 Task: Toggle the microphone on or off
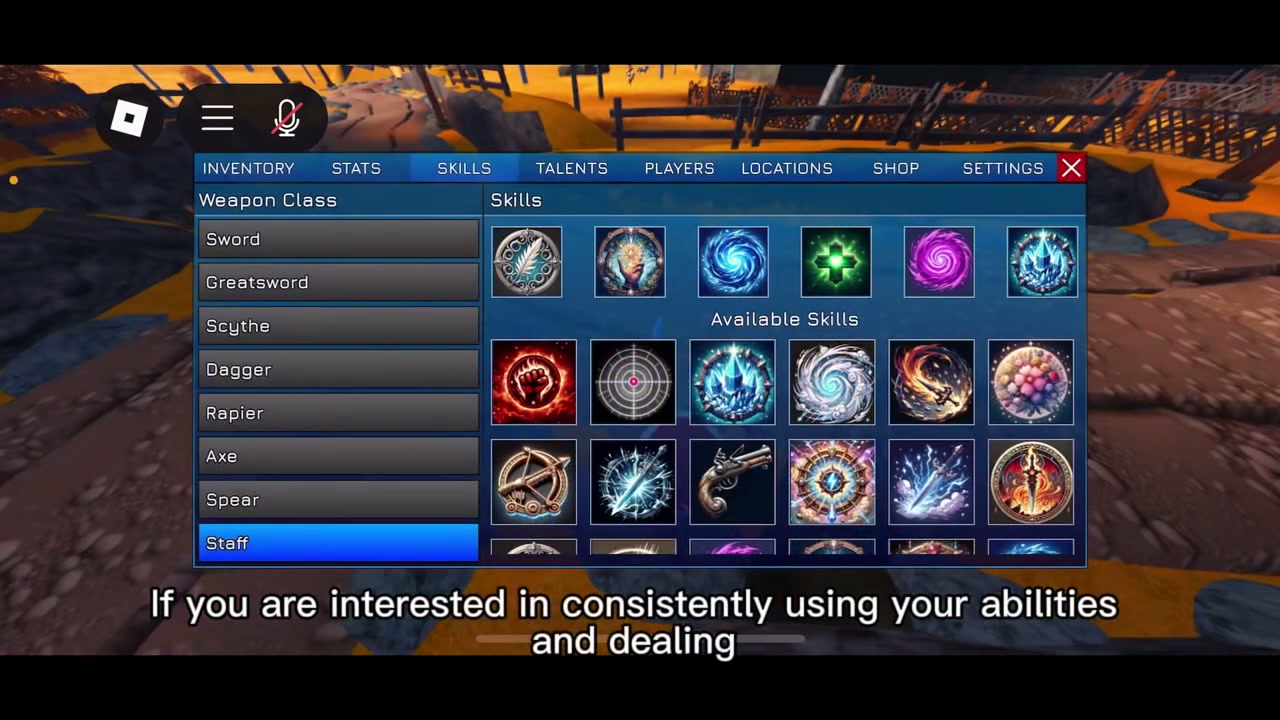click(x=287, y=118)
